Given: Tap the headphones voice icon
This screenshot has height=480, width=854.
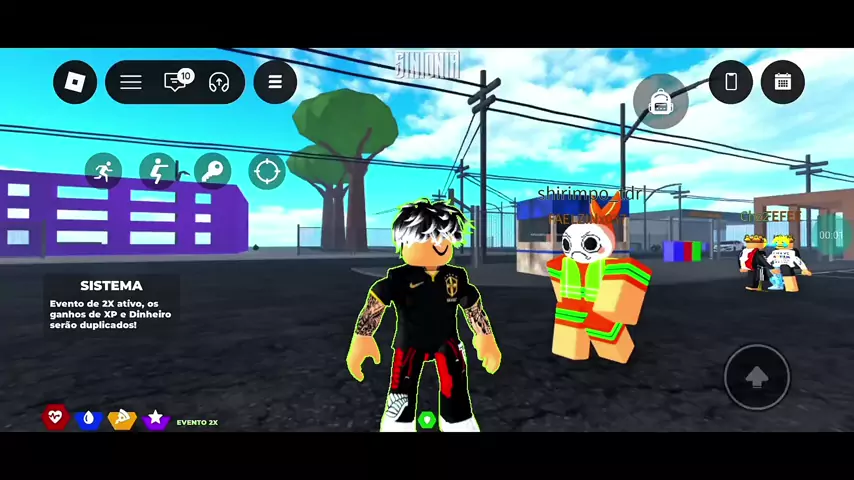Looking at the screenshot, I should click(219, 82).
